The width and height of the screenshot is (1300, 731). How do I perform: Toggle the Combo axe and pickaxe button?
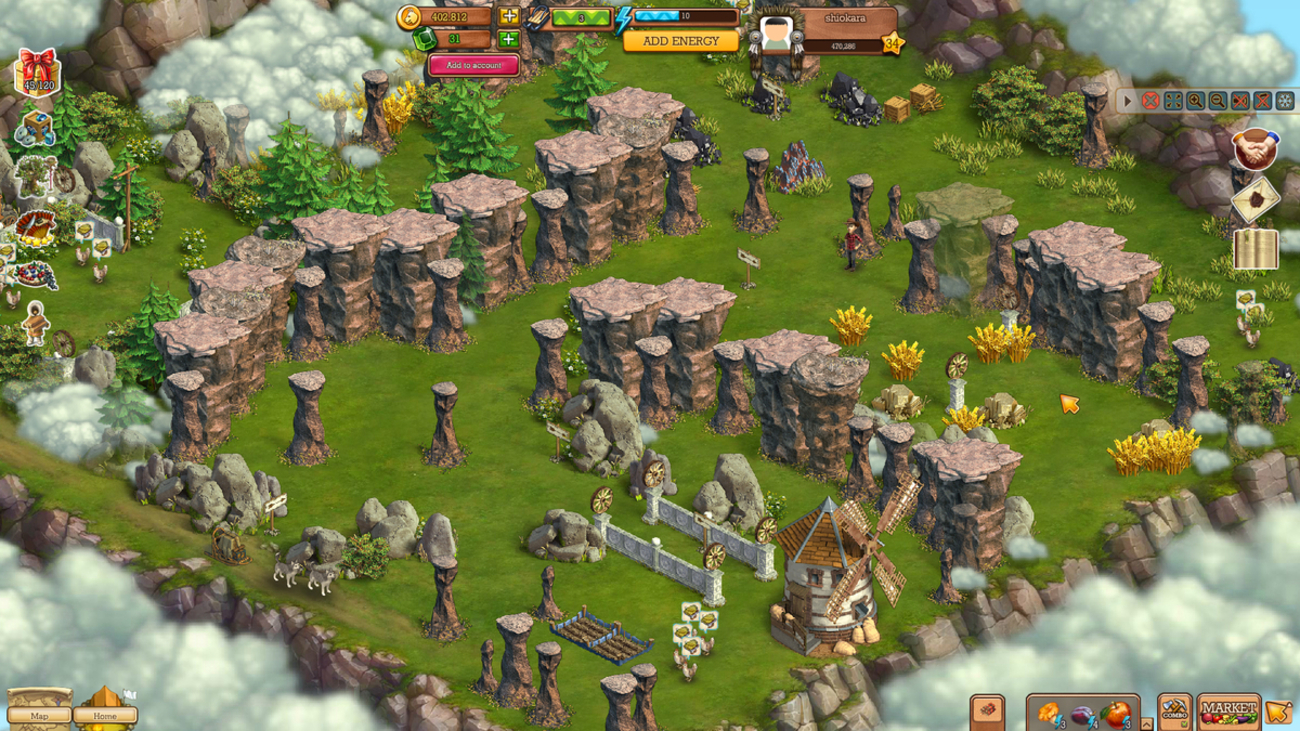1175,712
